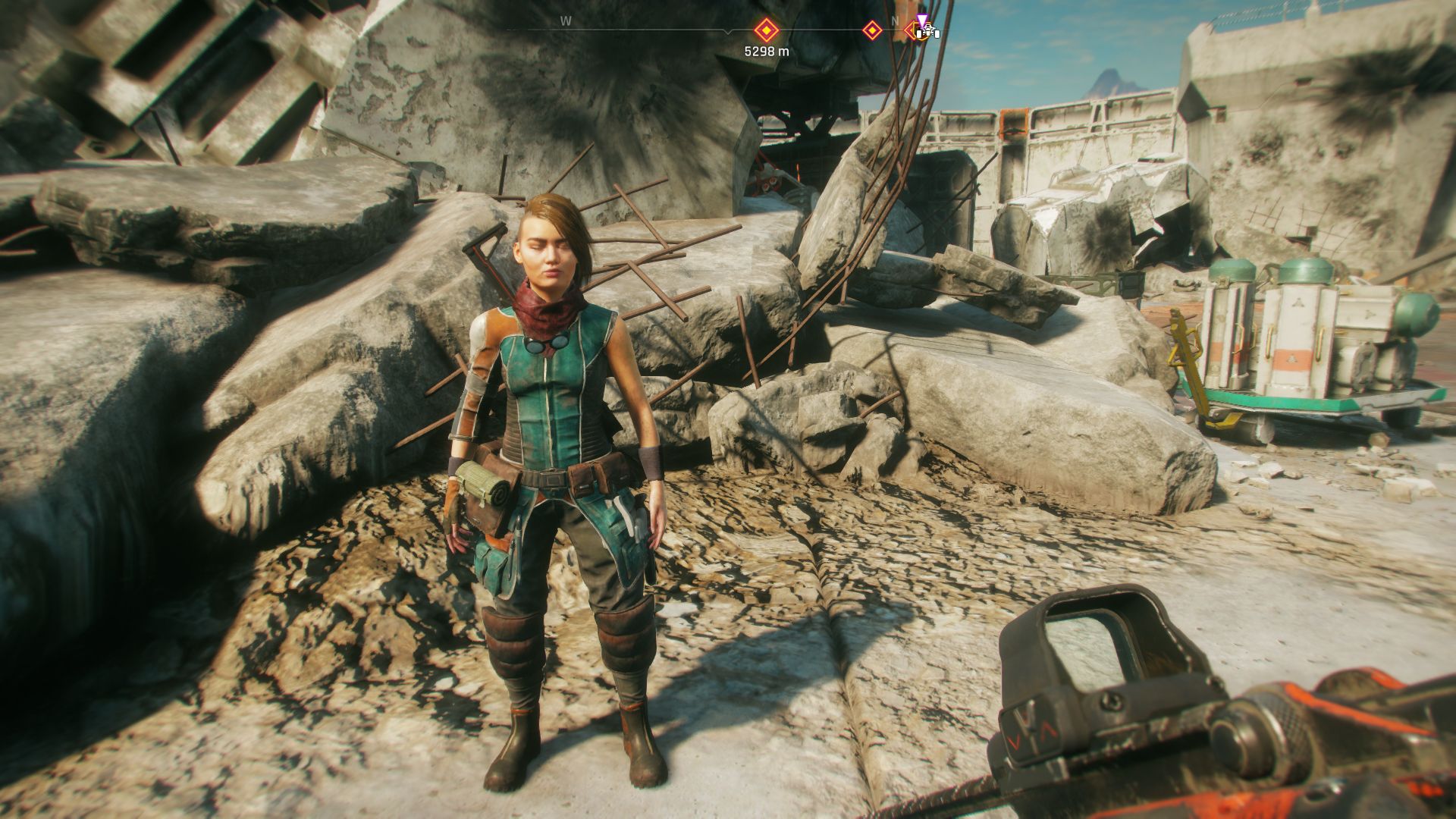
Task: Select the objective diamond beside the N heading
Action: pyautogui.click(x=872, y=31)
